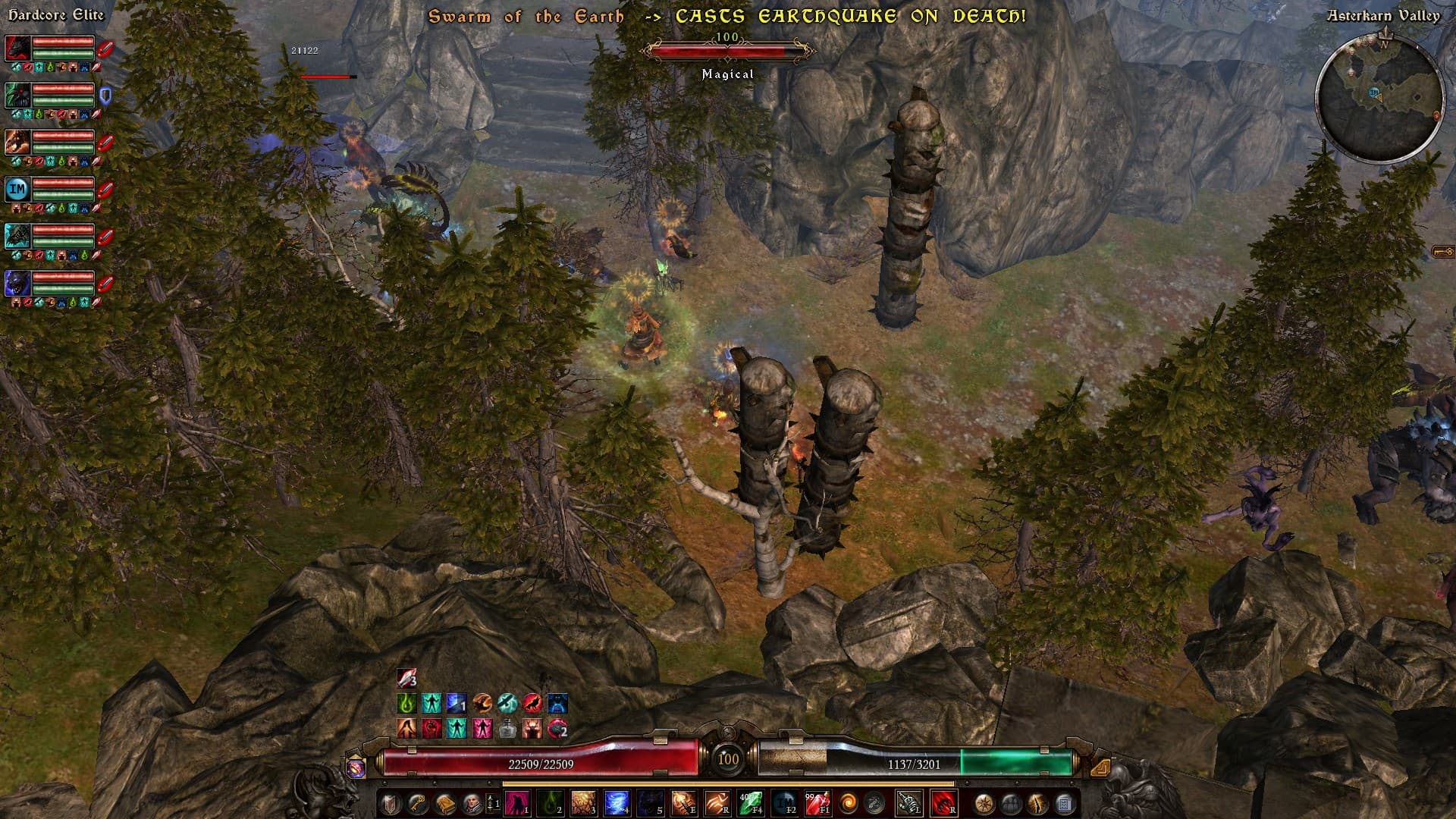
Task: Open the orange swirl rift portal
Action: (x=848, y=802)
